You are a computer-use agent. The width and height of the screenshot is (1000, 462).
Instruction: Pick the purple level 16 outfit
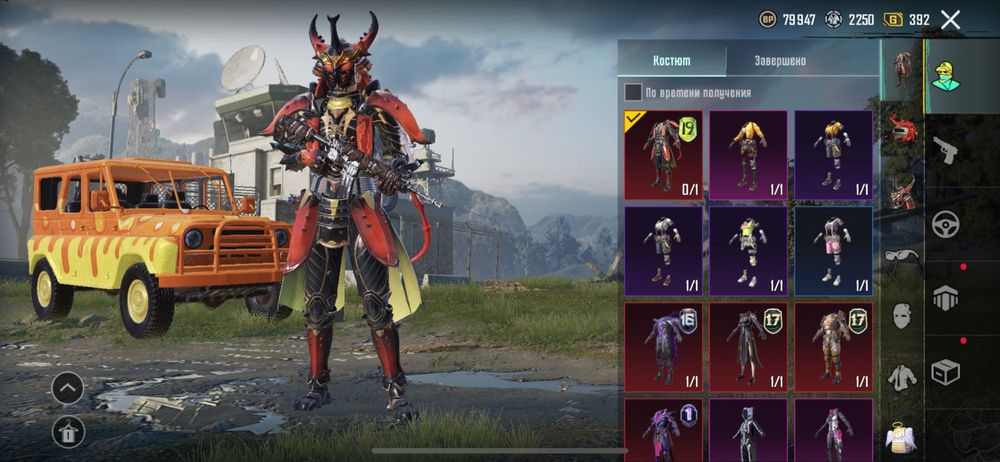tap(664, 347)
